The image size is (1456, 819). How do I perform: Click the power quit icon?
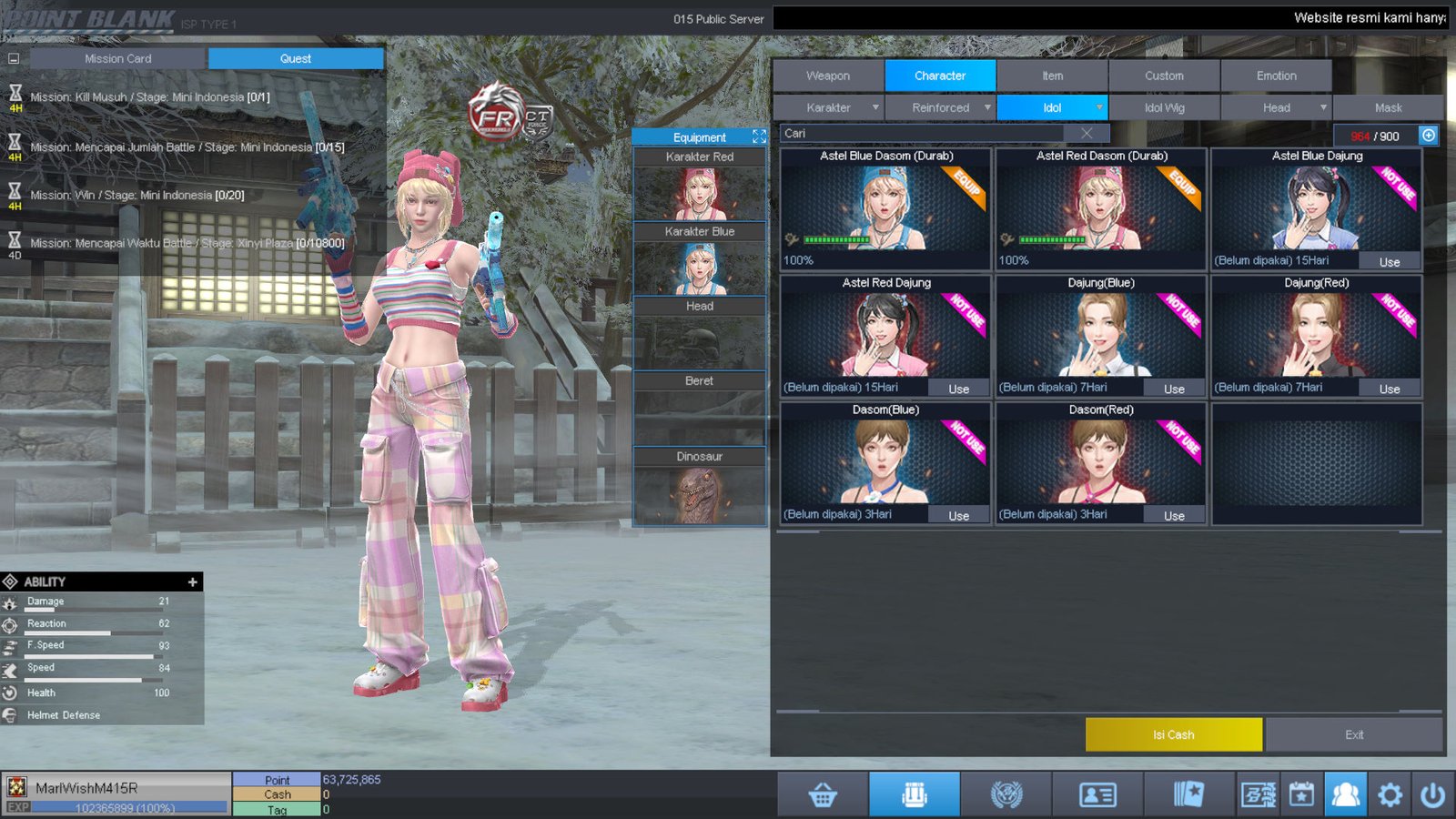[x=1432, y=795]
